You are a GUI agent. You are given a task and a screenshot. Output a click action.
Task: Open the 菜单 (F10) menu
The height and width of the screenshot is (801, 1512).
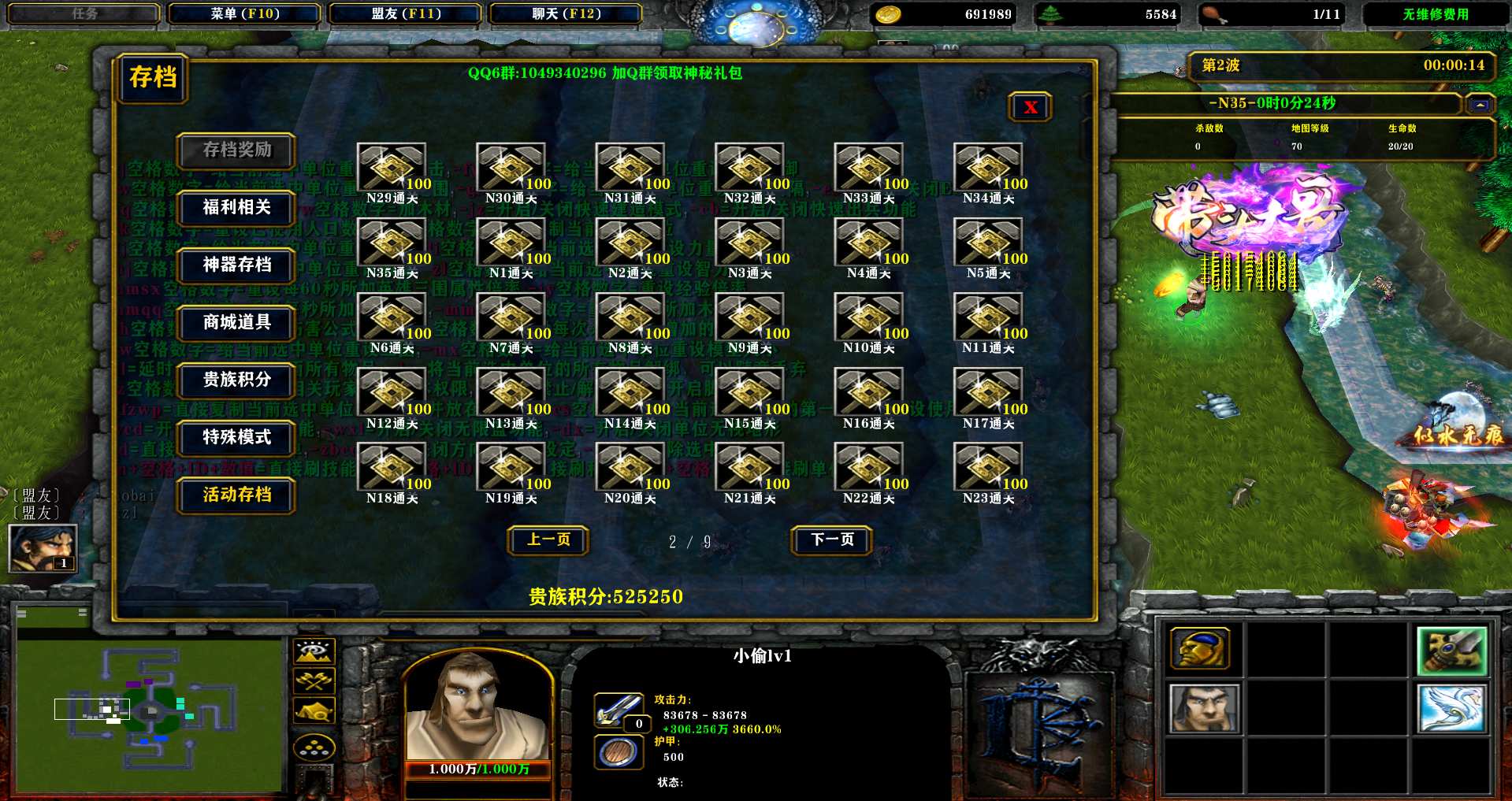tap(245, 13)
